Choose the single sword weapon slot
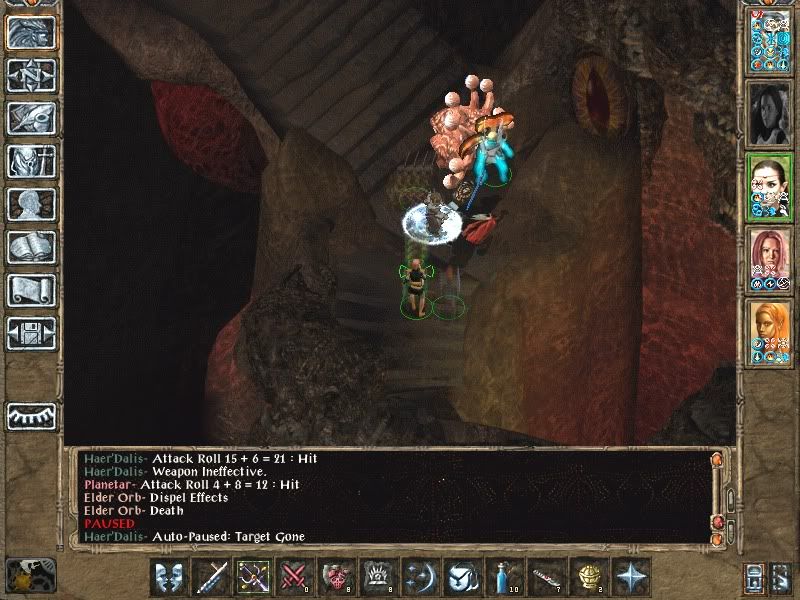This screenshot has width=800, height=600. [x=211, y=577]
